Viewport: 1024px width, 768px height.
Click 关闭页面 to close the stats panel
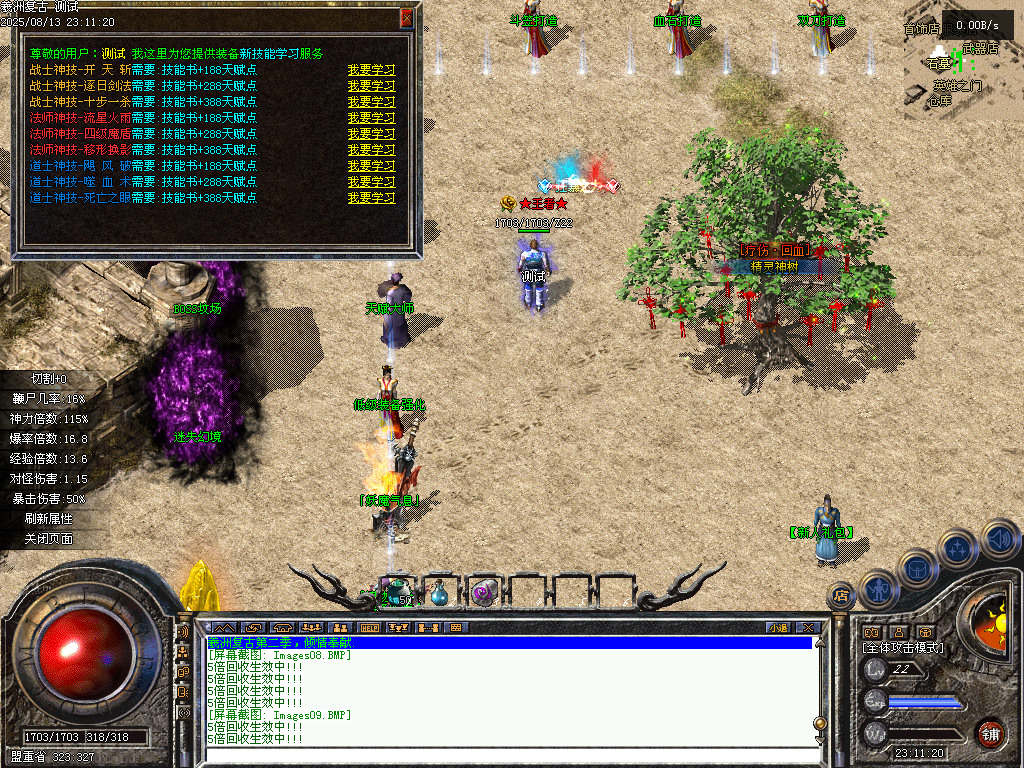pos(49,538)
